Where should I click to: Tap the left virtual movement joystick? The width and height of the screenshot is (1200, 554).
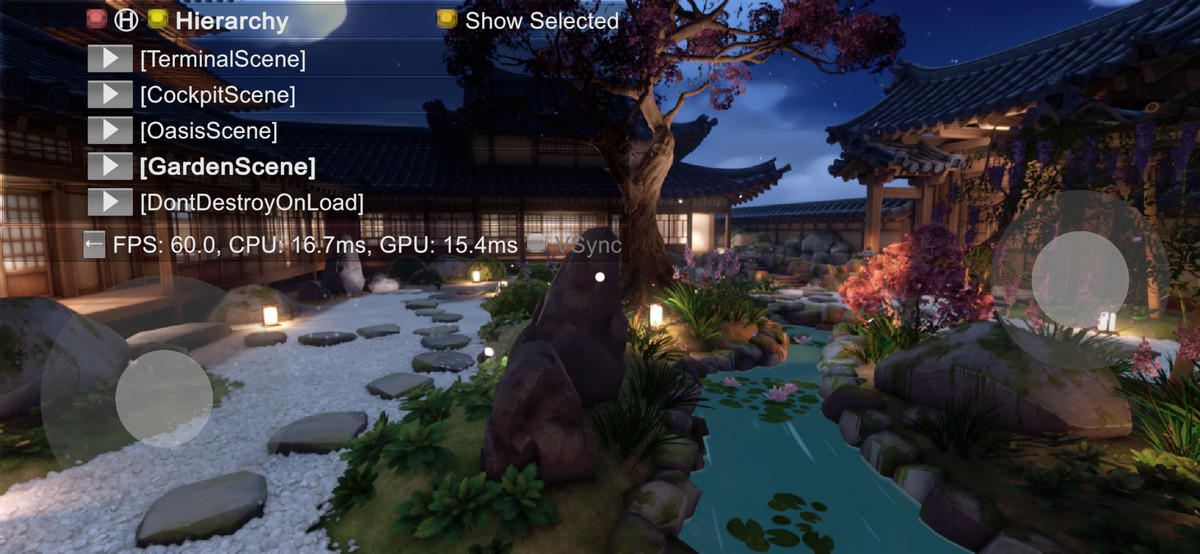click(163, 398)
